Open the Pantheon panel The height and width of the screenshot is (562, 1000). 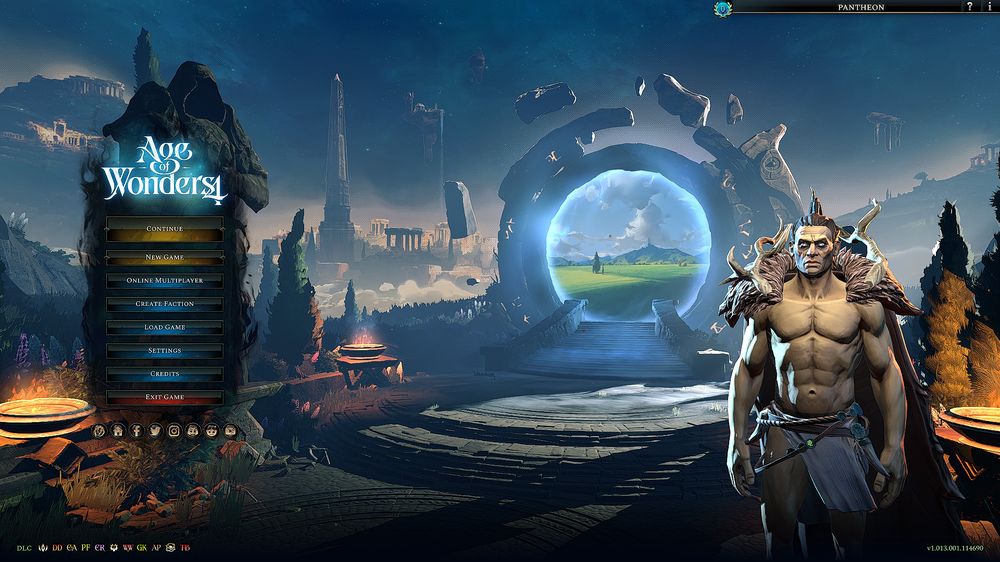pyautogui.click(x=860, y=7)
